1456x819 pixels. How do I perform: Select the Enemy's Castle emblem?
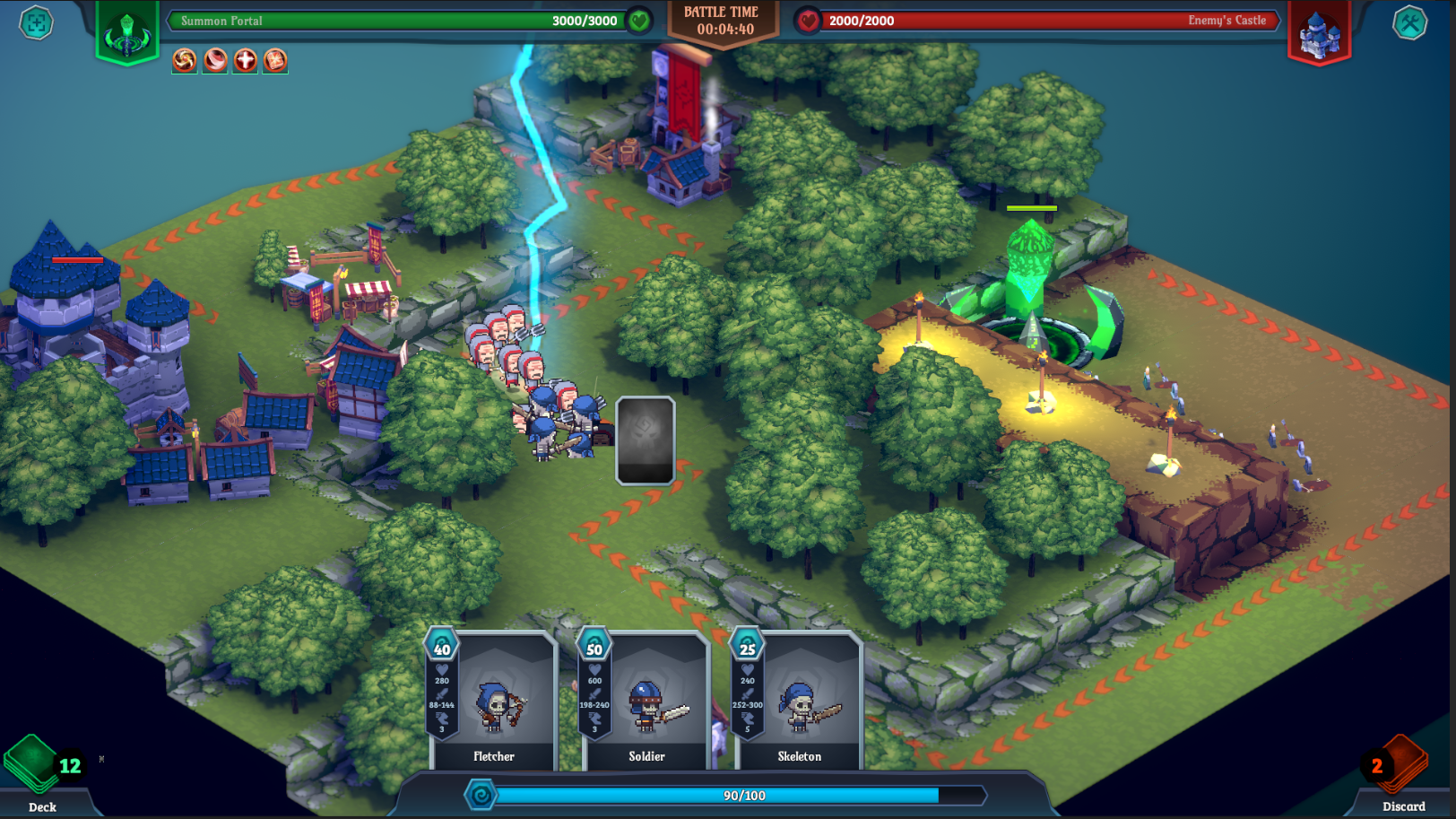(1319, 34)
